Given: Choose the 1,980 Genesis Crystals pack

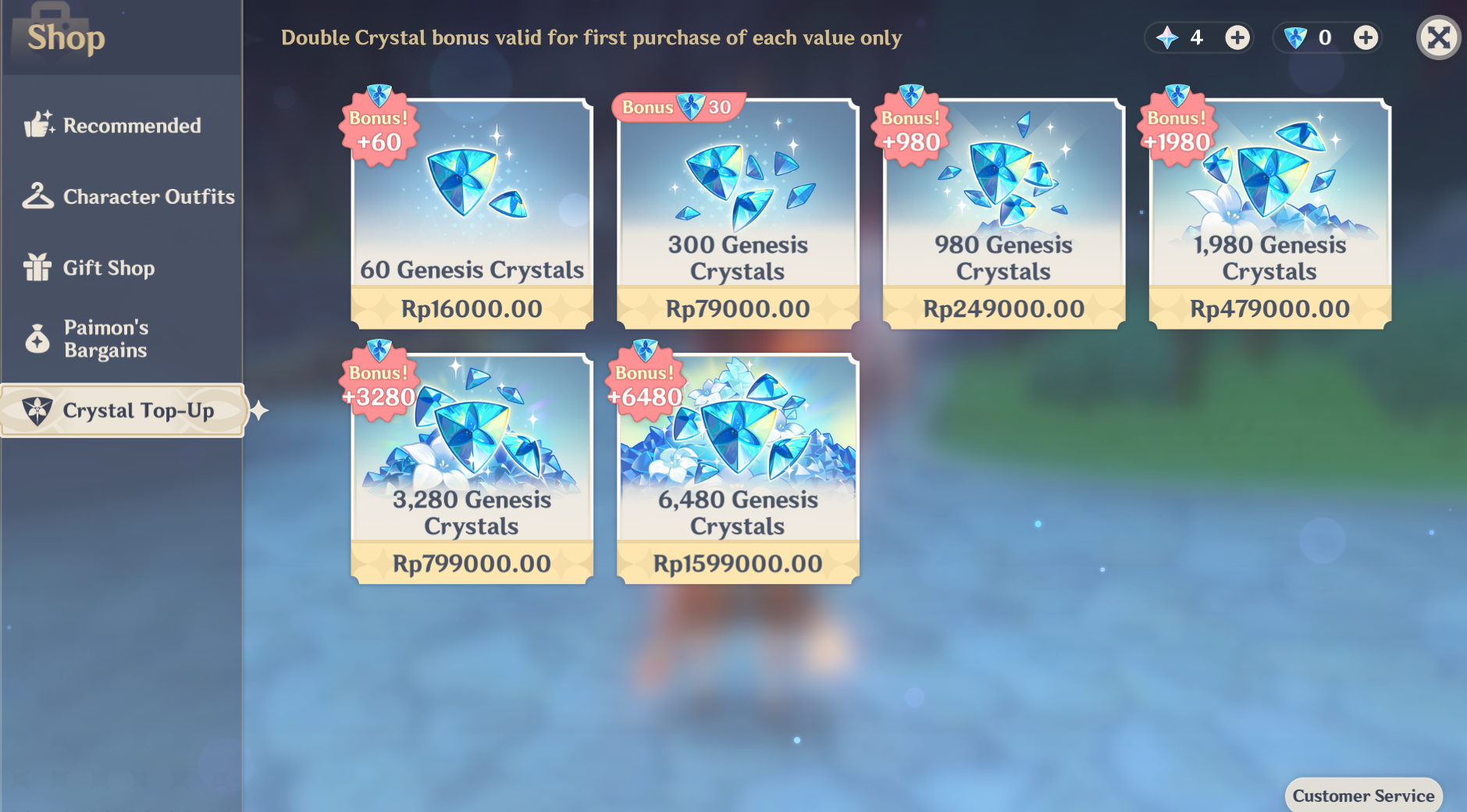Looking at the screenshot, I should [x=1269, y=211].
